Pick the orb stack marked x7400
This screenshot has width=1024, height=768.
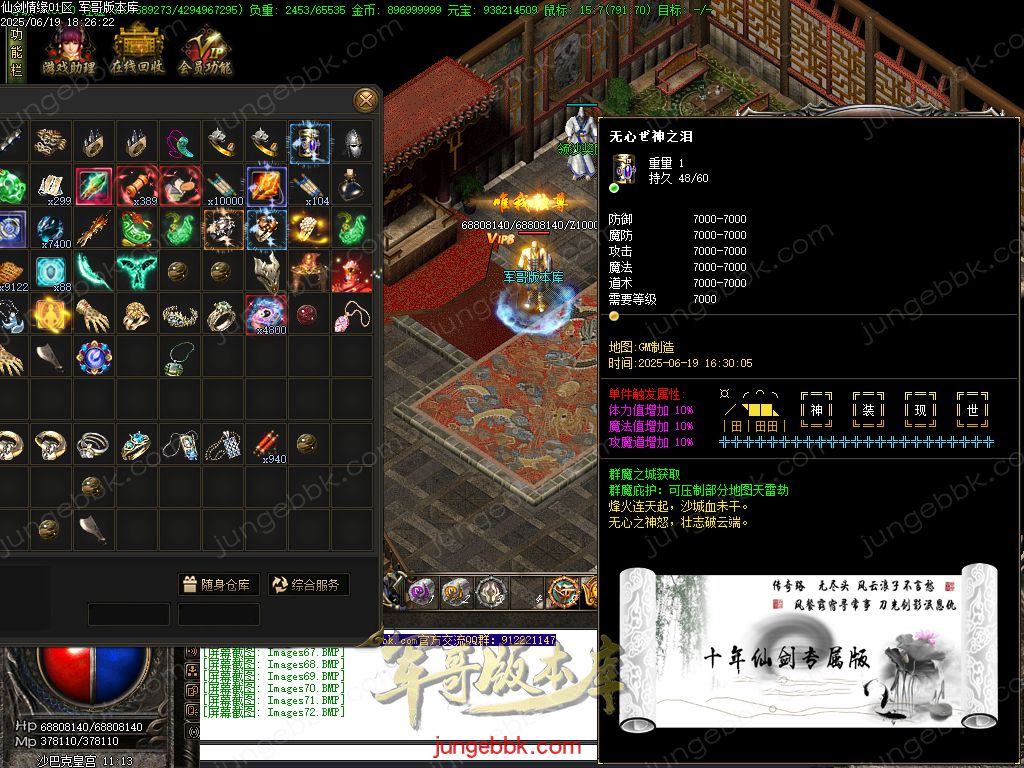pyautogui.click(x=52, y=229)
